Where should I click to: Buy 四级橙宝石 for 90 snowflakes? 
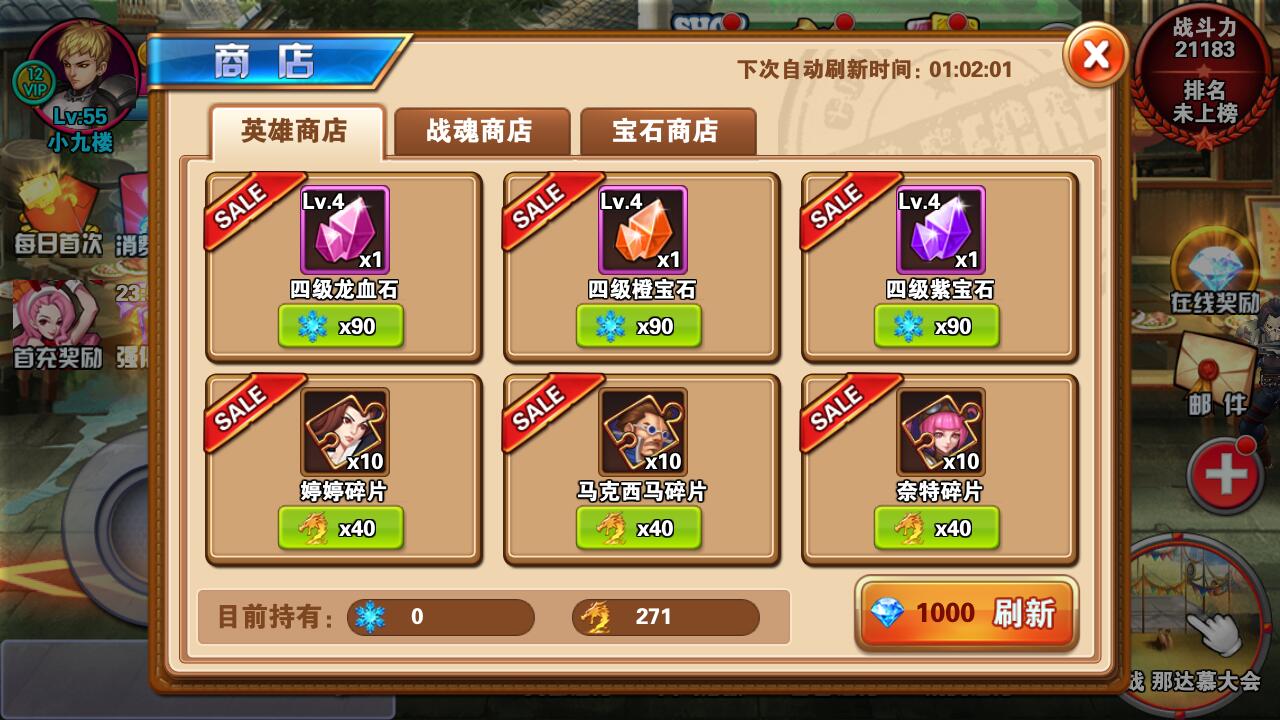click(x=640, y=326)
